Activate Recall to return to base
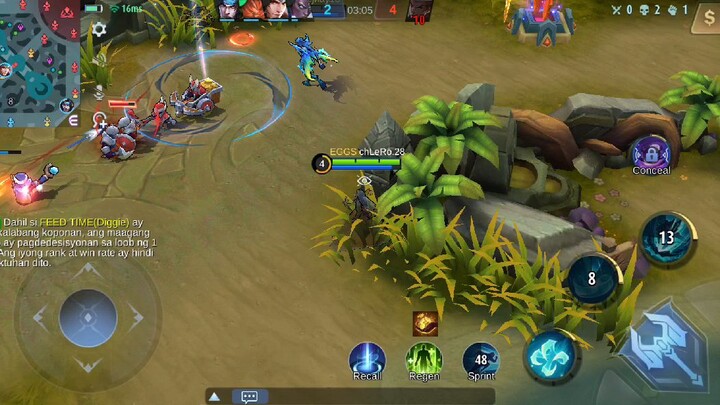This screenshot has width=720, height=405. 367,358
